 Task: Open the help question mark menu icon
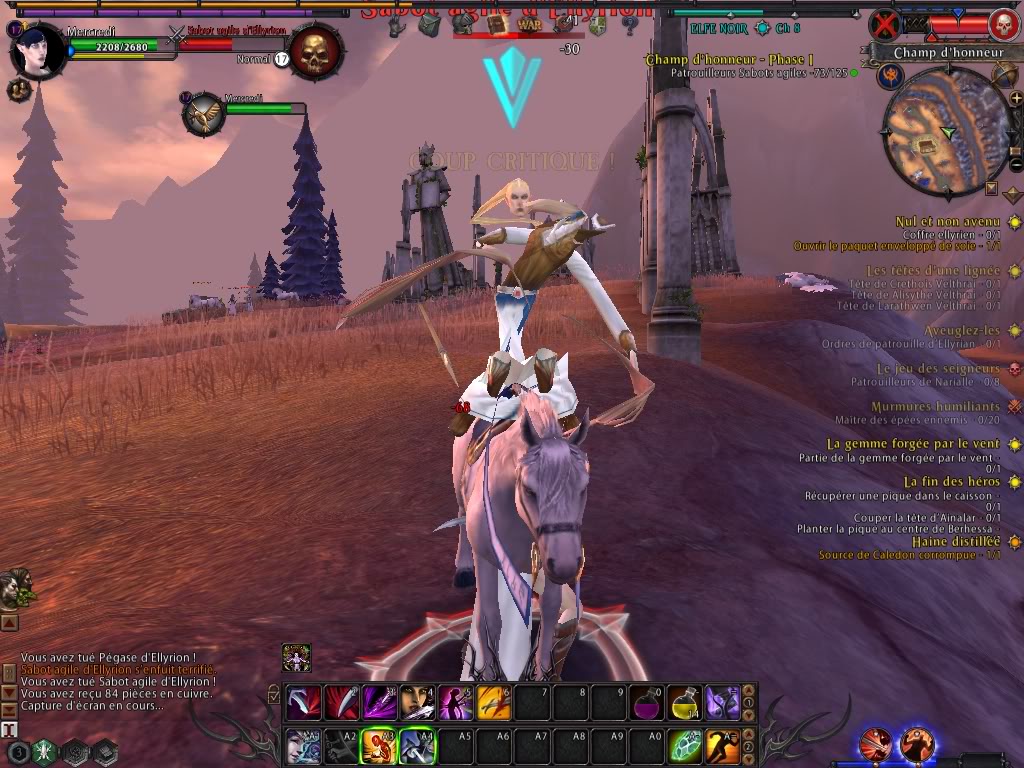(x=630, y=24)
